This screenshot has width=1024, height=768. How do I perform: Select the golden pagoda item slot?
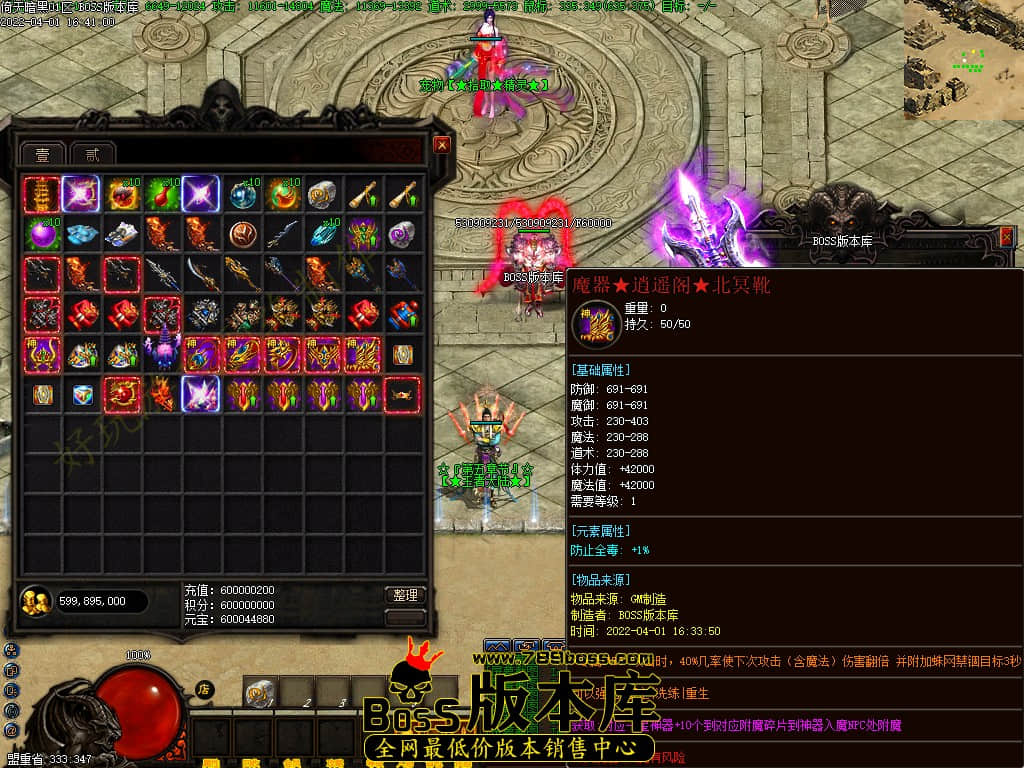(x=42, y=193)
